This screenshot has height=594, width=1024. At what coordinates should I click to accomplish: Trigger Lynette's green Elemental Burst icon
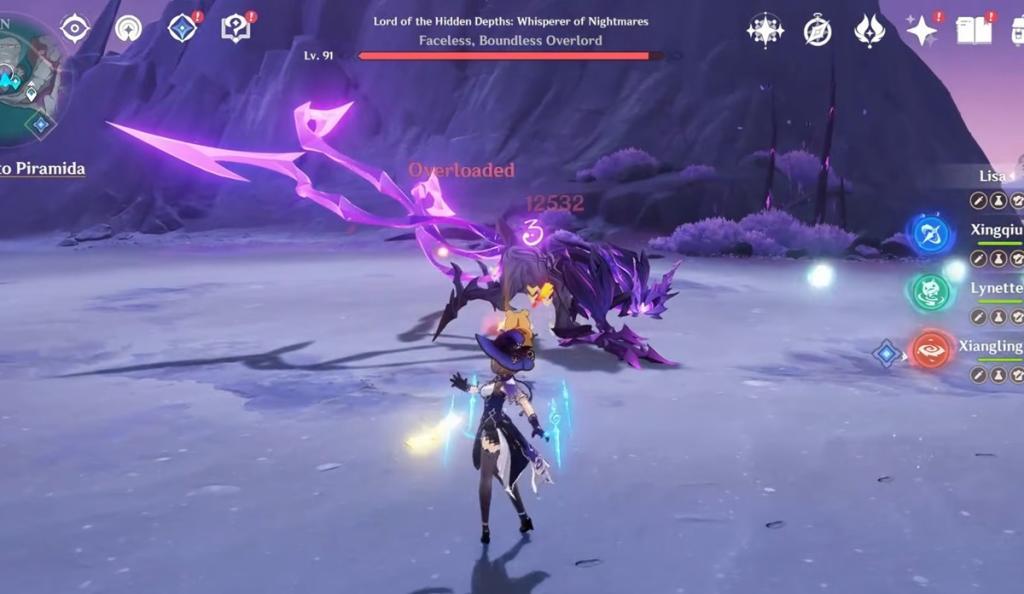pyautogui.click(x=930, y=292)
